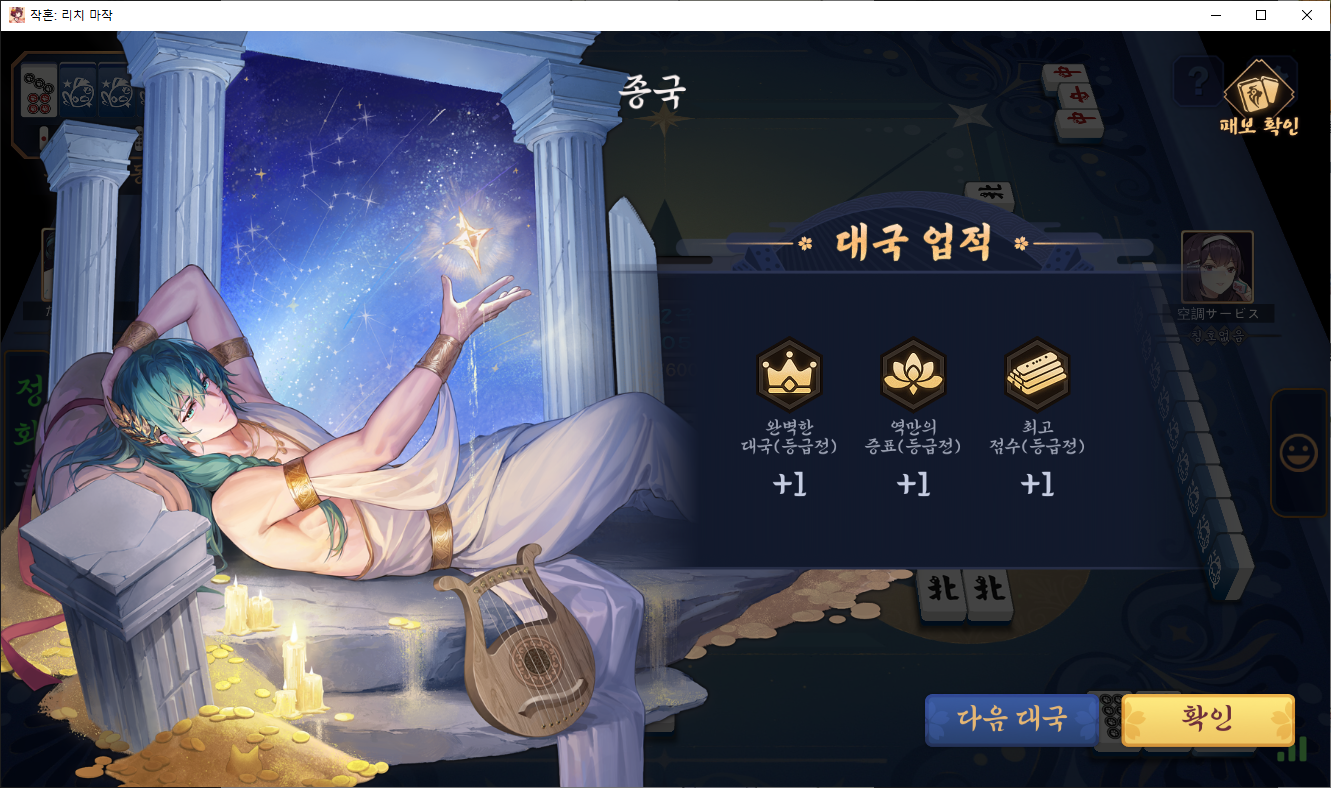This screenshot has height=788, width=1331.
Task: Select the 완벽한 대국 crown achievement badge
Action: click(789, 369)
